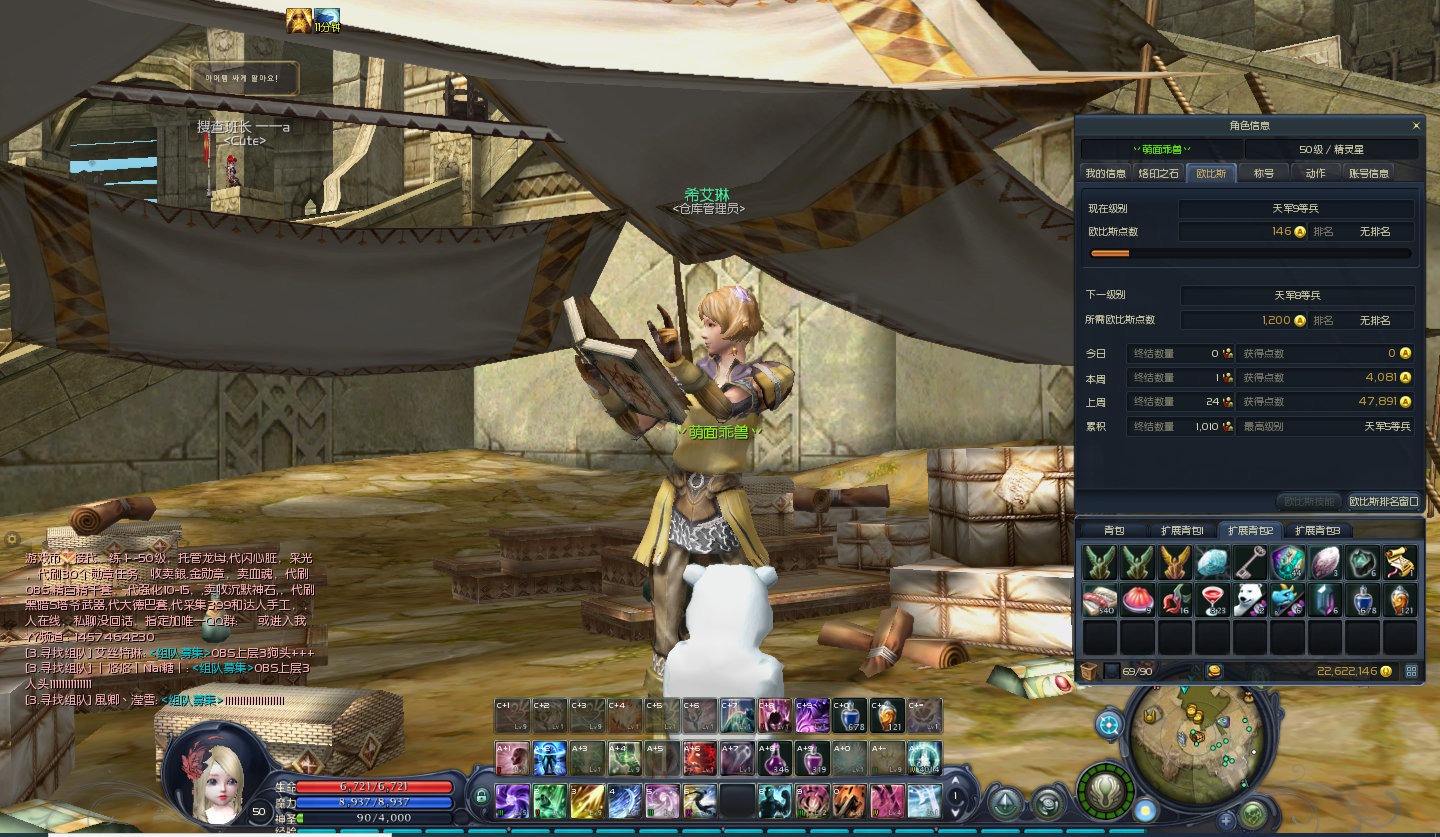Screen dimensions: 1440x837
Task: Open the 账号信息 account tab
Action: tap(1369, 173)
